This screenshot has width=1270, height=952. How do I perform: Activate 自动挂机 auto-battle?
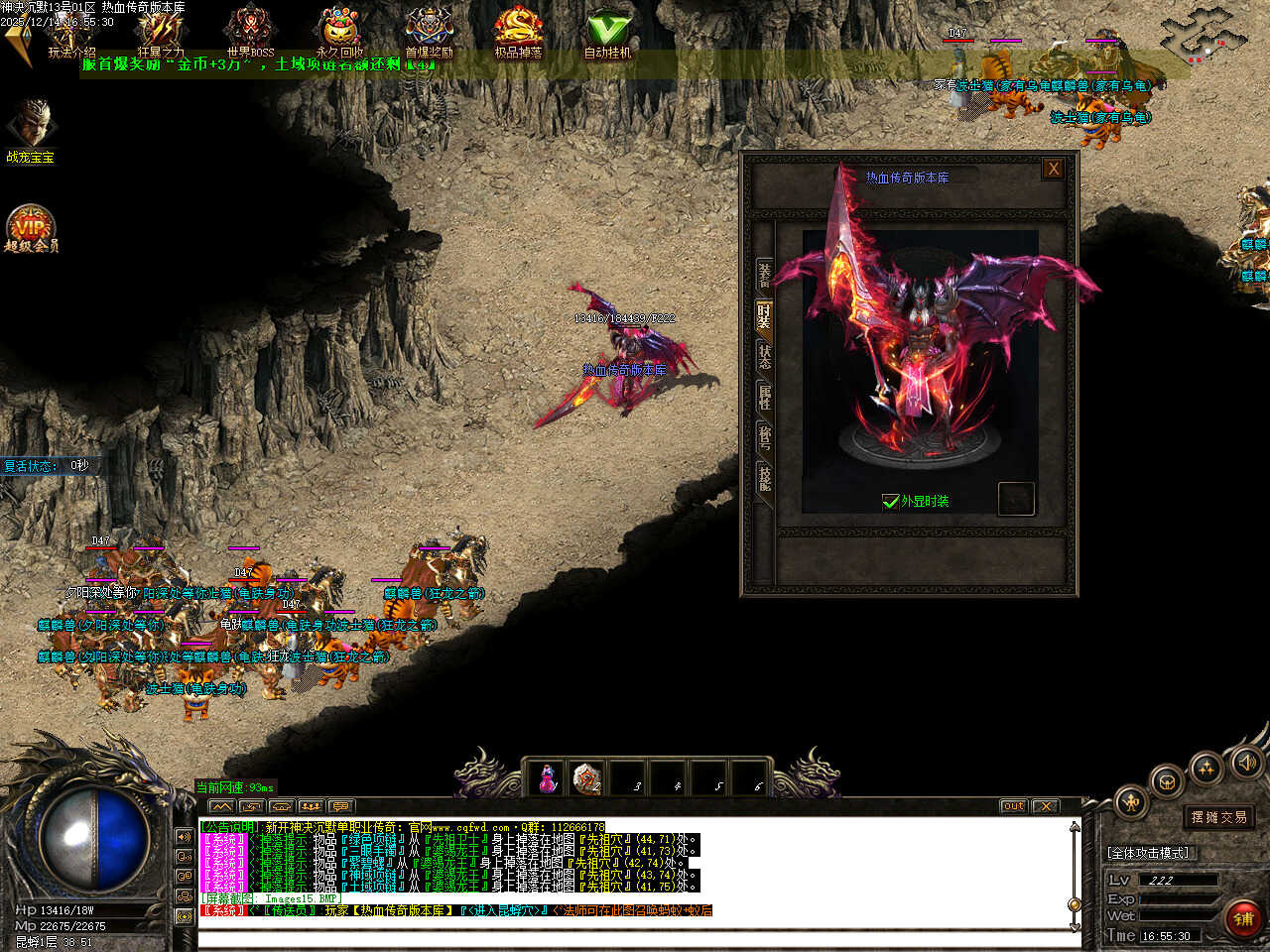[607, 33]
